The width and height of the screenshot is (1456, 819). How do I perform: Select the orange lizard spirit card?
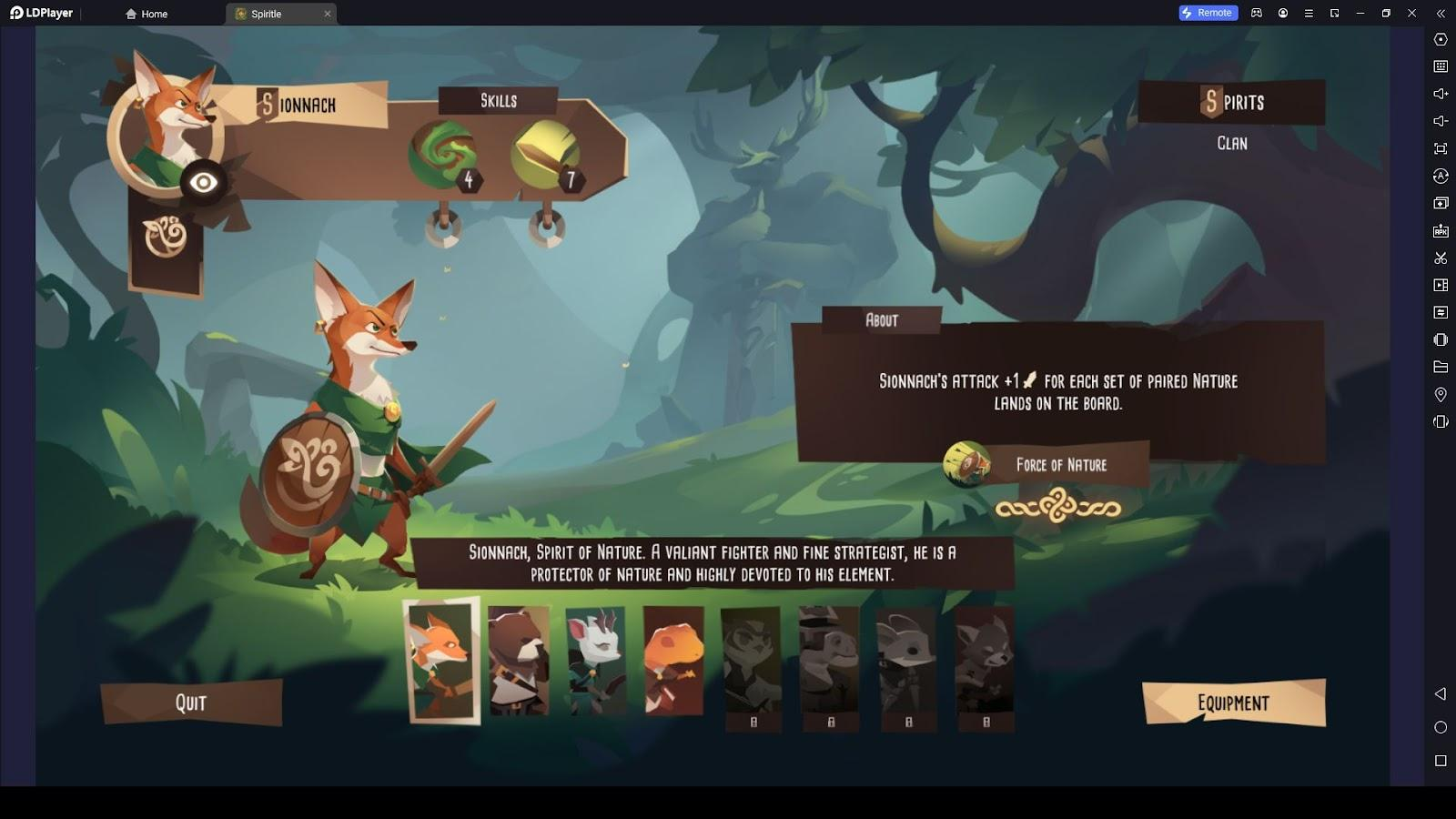pyautogui.click(x=673, y=661)
